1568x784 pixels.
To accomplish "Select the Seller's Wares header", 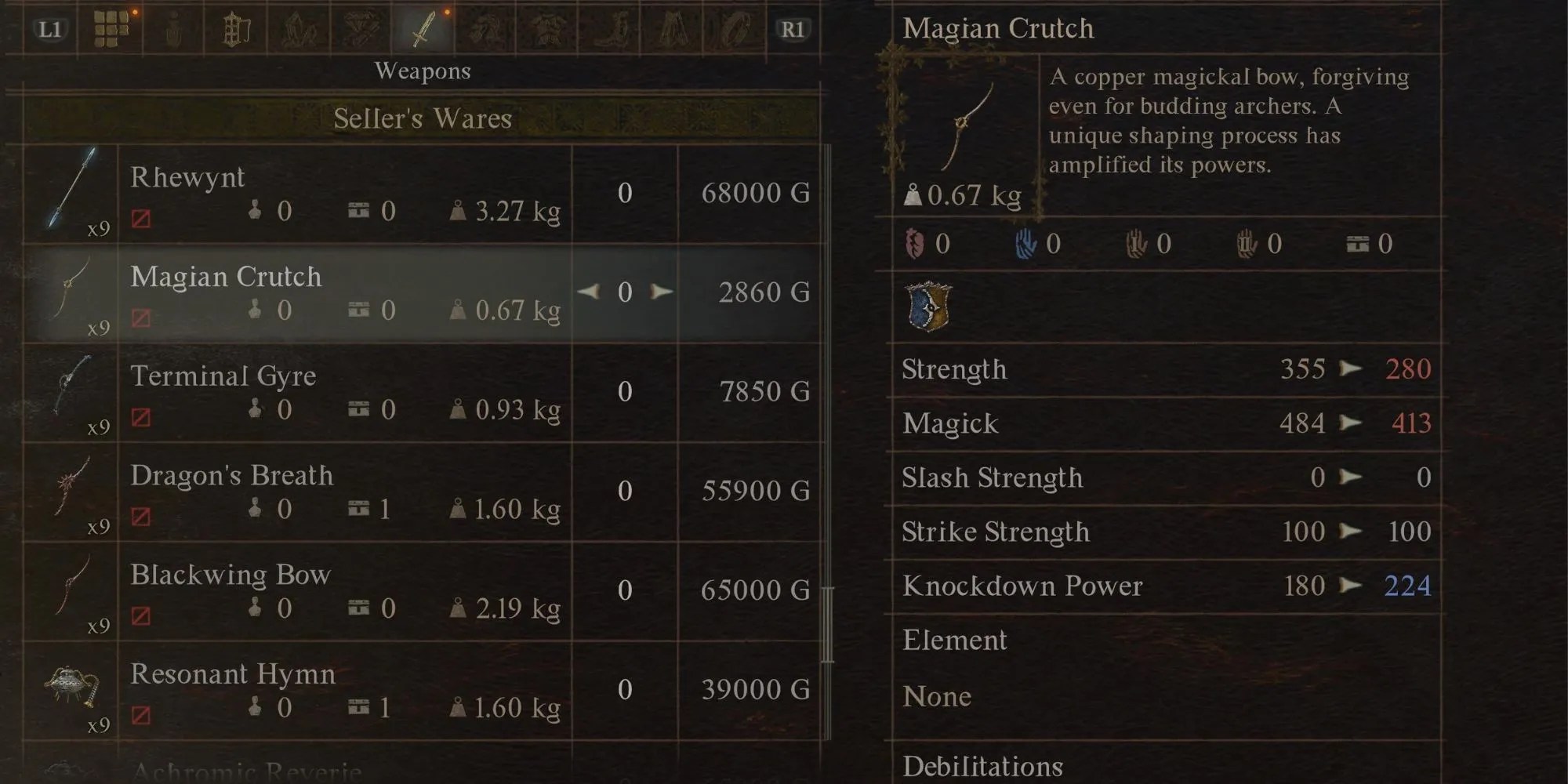I will point(423,119).
